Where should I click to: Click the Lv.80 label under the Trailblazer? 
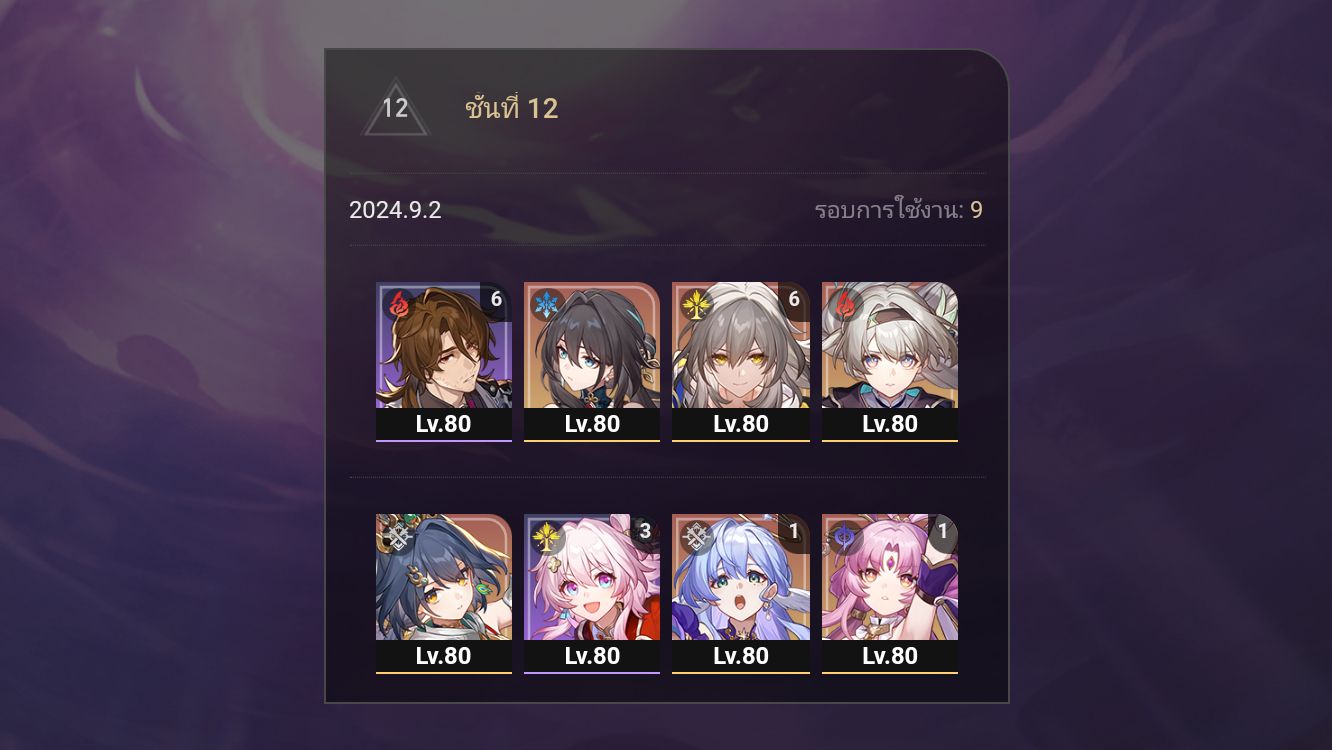[741, 424]
